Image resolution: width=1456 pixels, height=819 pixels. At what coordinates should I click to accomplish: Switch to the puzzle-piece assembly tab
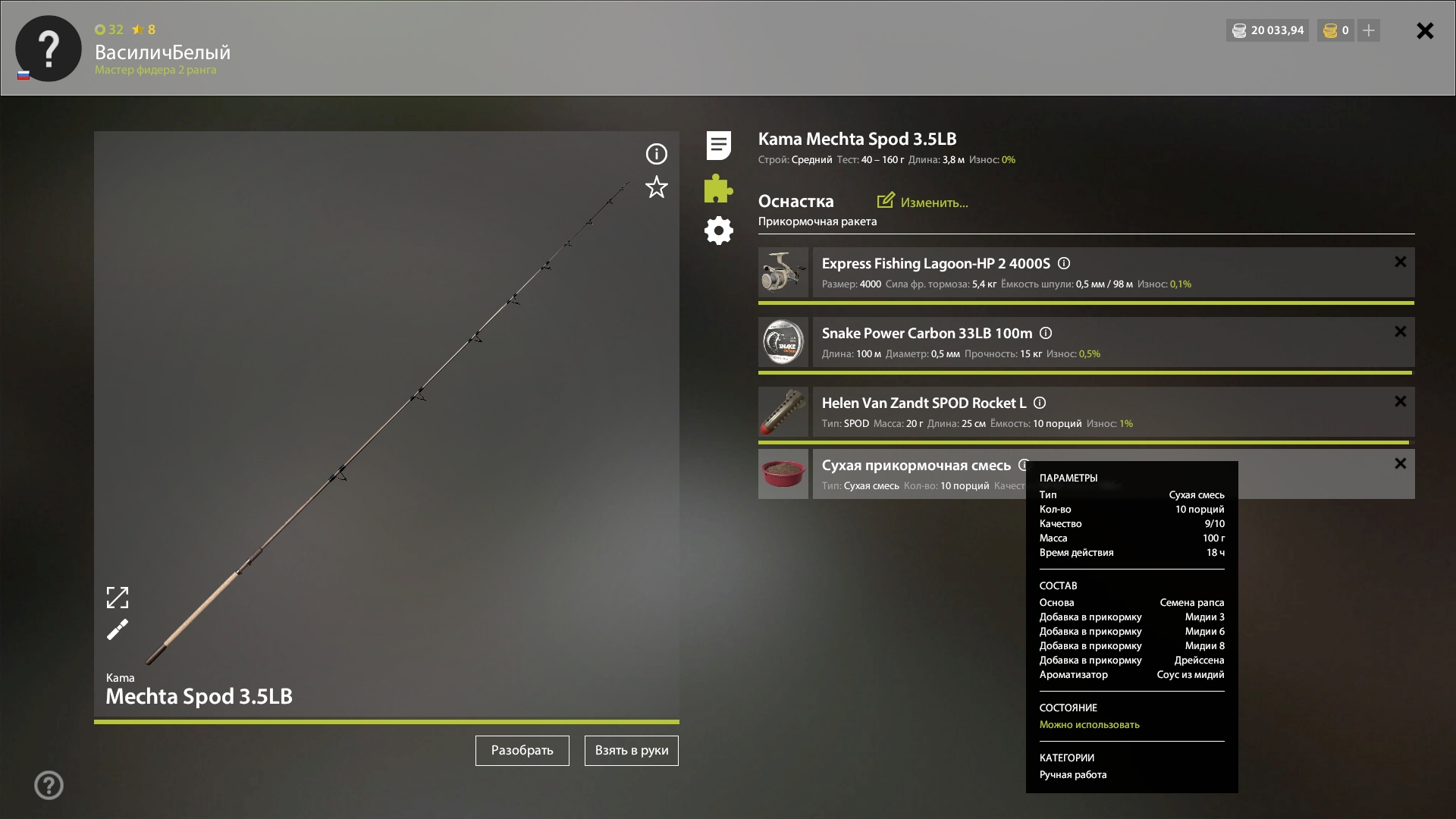pyautogui.click(x=717, y=189)
